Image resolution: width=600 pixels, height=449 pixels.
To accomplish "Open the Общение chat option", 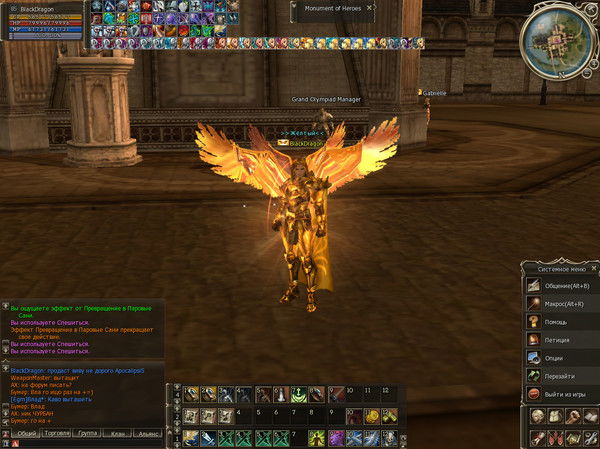I will click(x=562, y=286).
